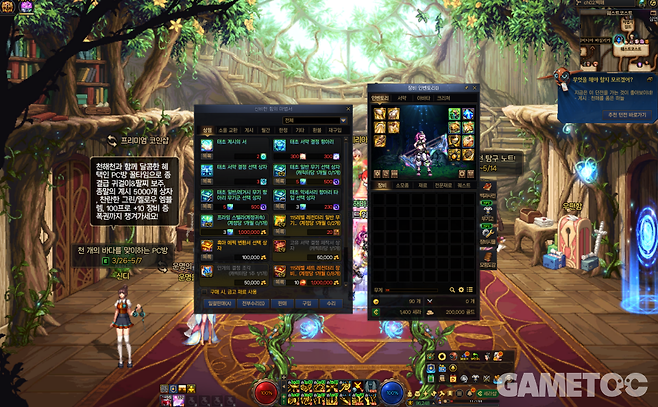Viewport: 658px width, 407px height.
Task: Open the 아바타 tab in inventory window
Action: point(425,98)
